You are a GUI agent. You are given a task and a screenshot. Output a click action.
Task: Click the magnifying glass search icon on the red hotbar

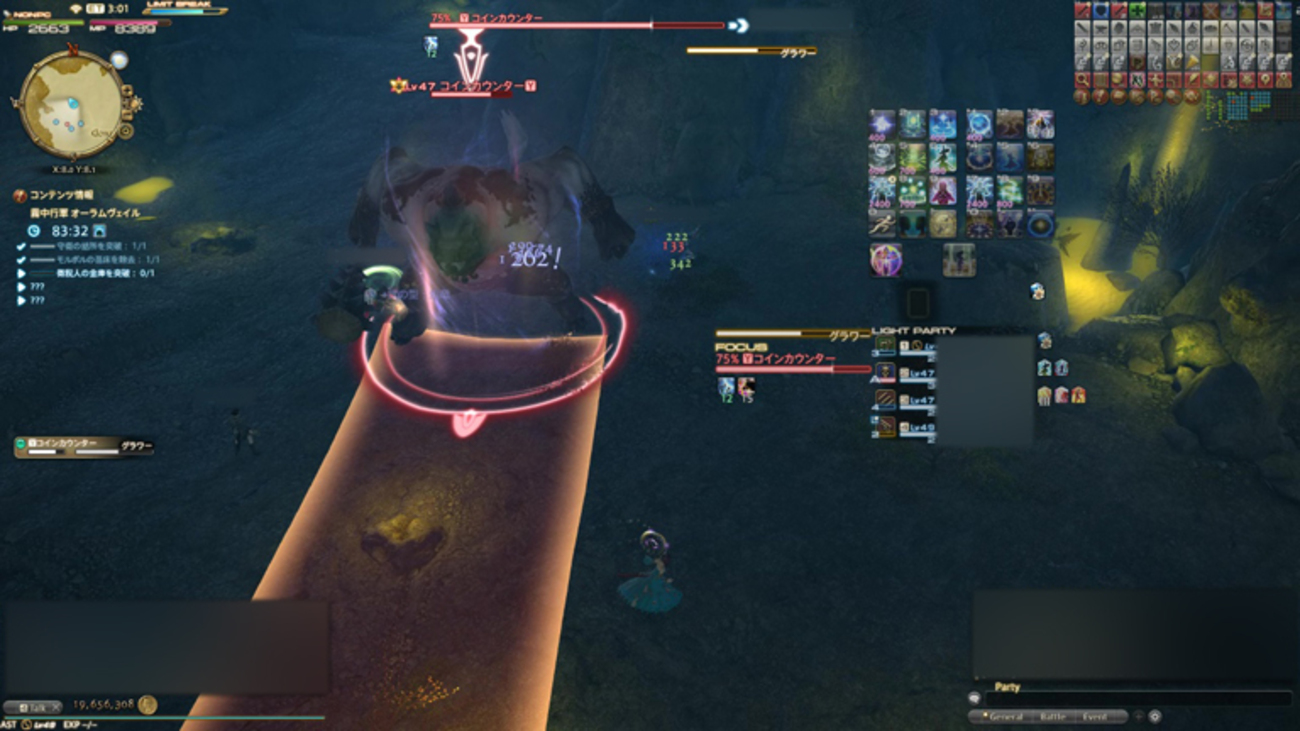coord(1081,80)
